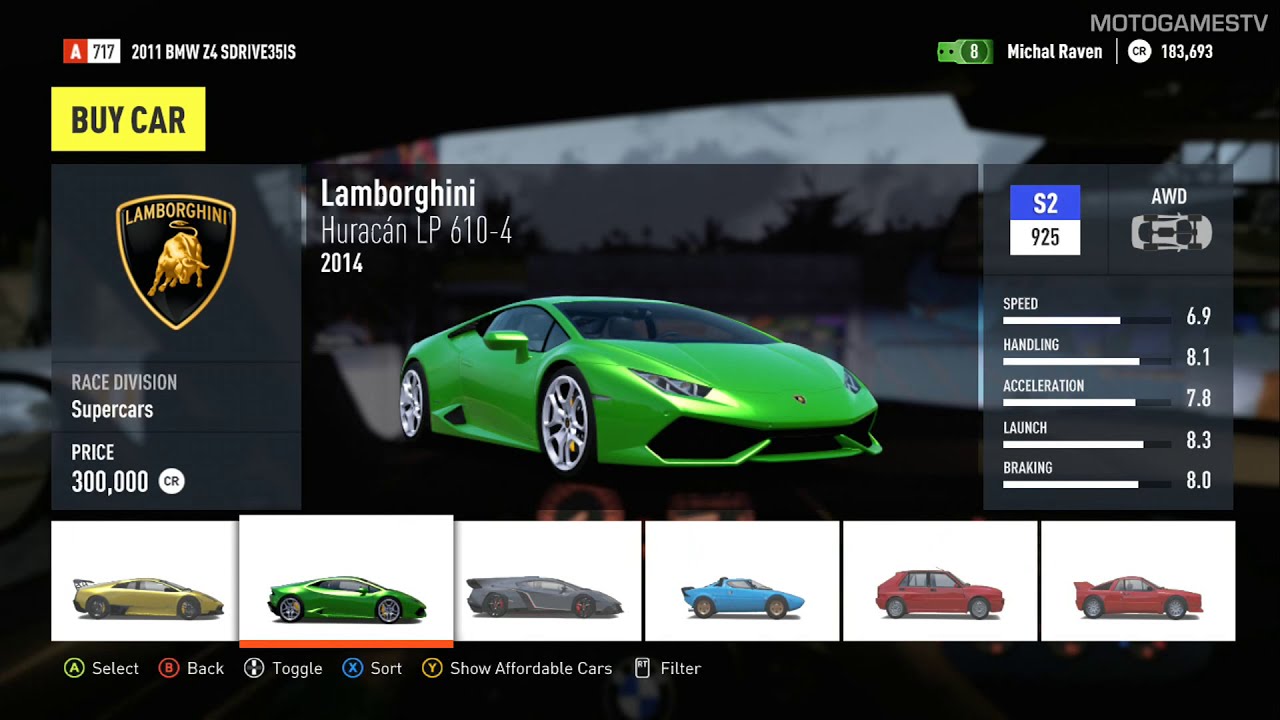Image resolution: width=1280 pixels, height=720 pixels.
Task: Choose the red Lancia Delta hatchback thumbnail
Action: [940, 581]
